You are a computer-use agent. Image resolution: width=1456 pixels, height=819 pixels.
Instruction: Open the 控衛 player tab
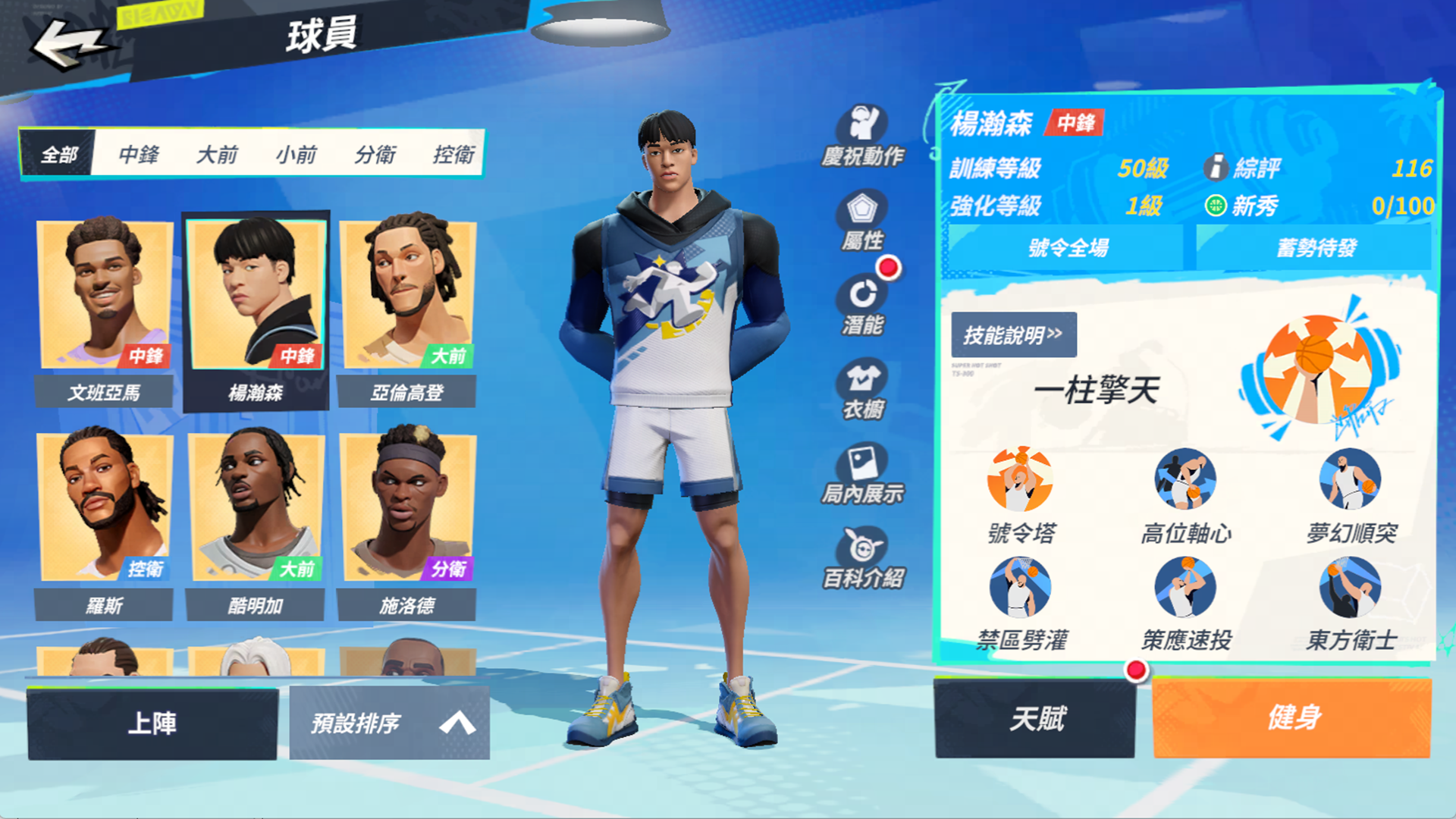click(453, 155)
